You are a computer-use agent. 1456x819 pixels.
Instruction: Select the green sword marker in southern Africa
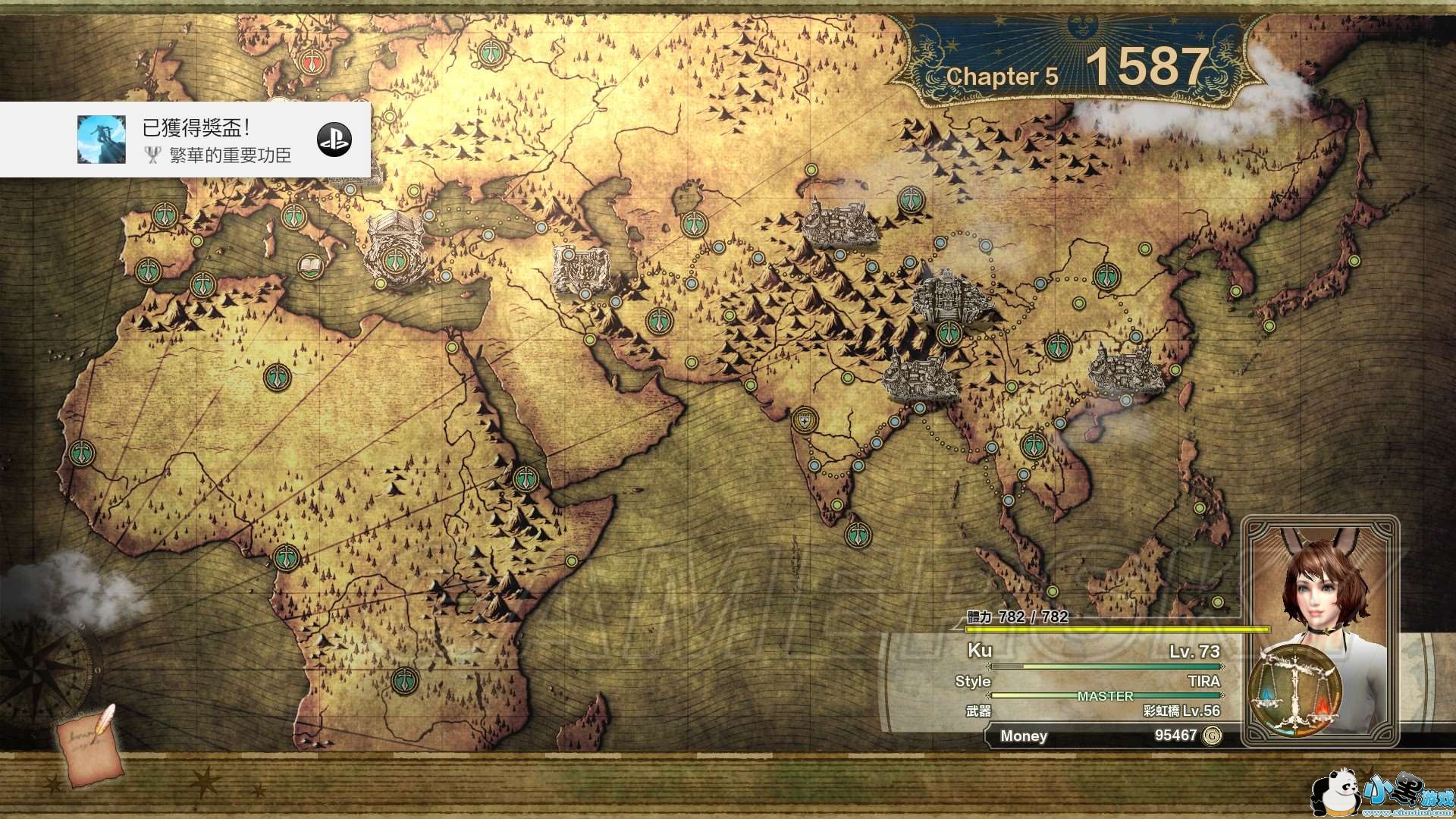point(405,680)
